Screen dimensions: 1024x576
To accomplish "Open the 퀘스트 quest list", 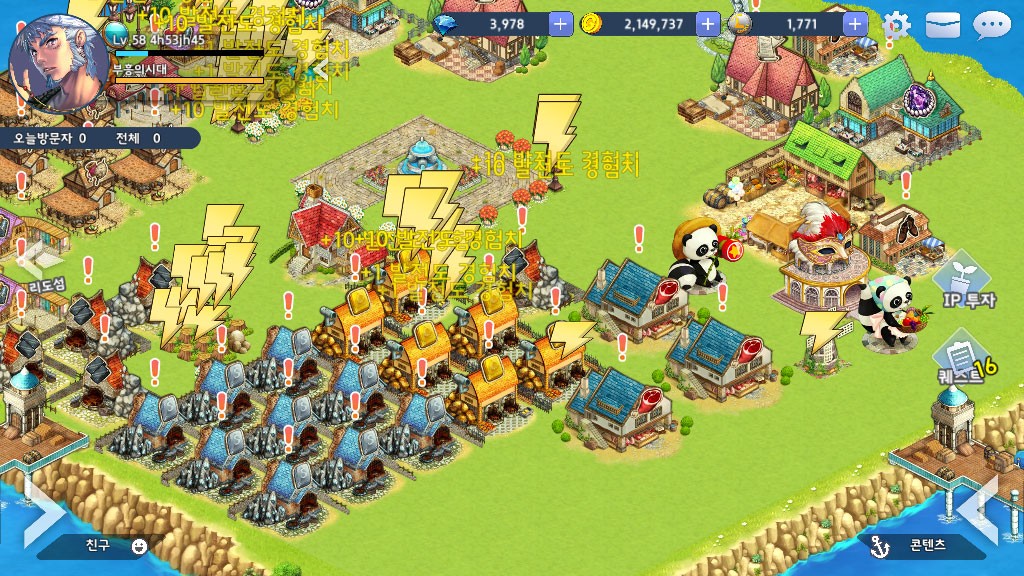I will (961, 361).
